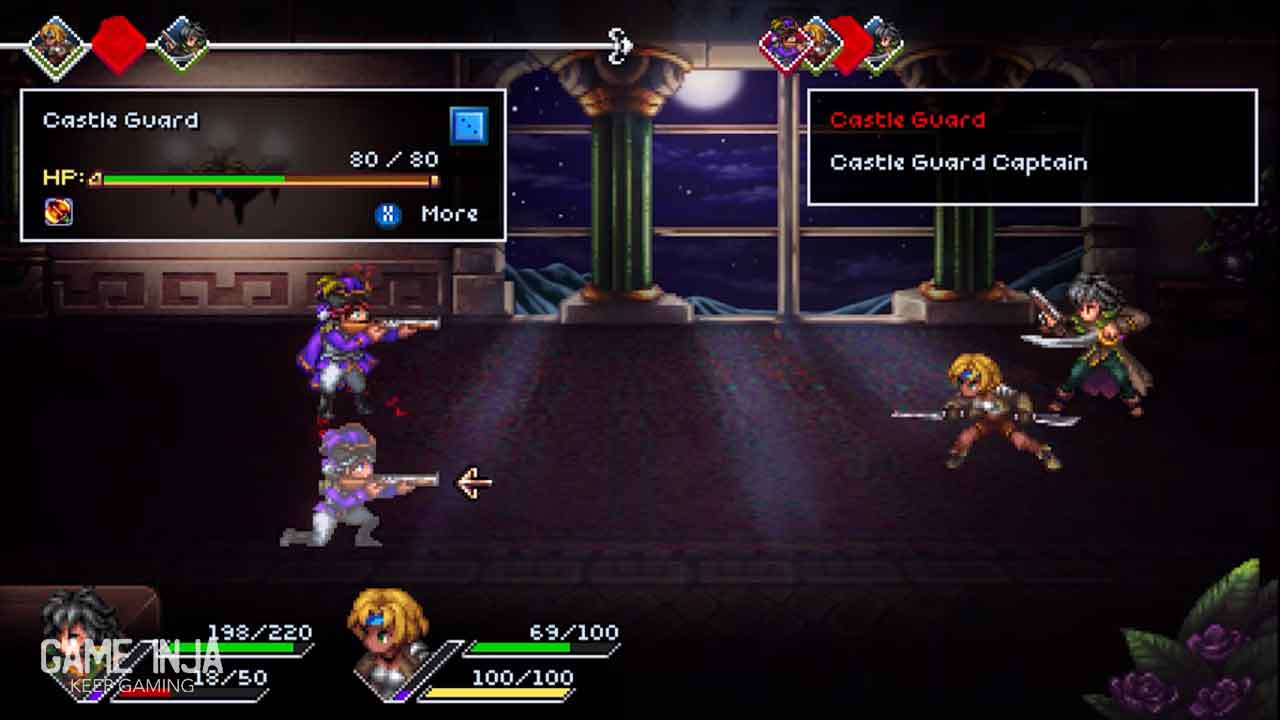Inspect the fiery status effect icon

[x=59, y=212]
